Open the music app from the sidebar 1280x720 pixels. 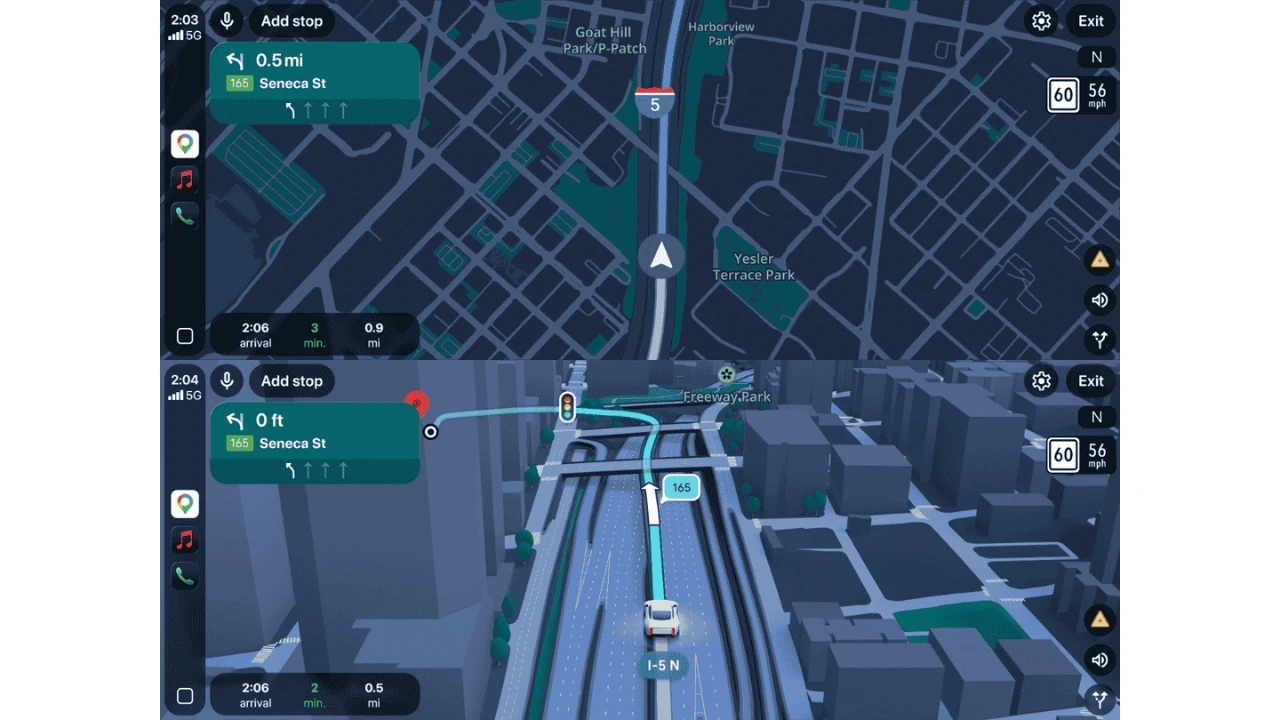184,540
